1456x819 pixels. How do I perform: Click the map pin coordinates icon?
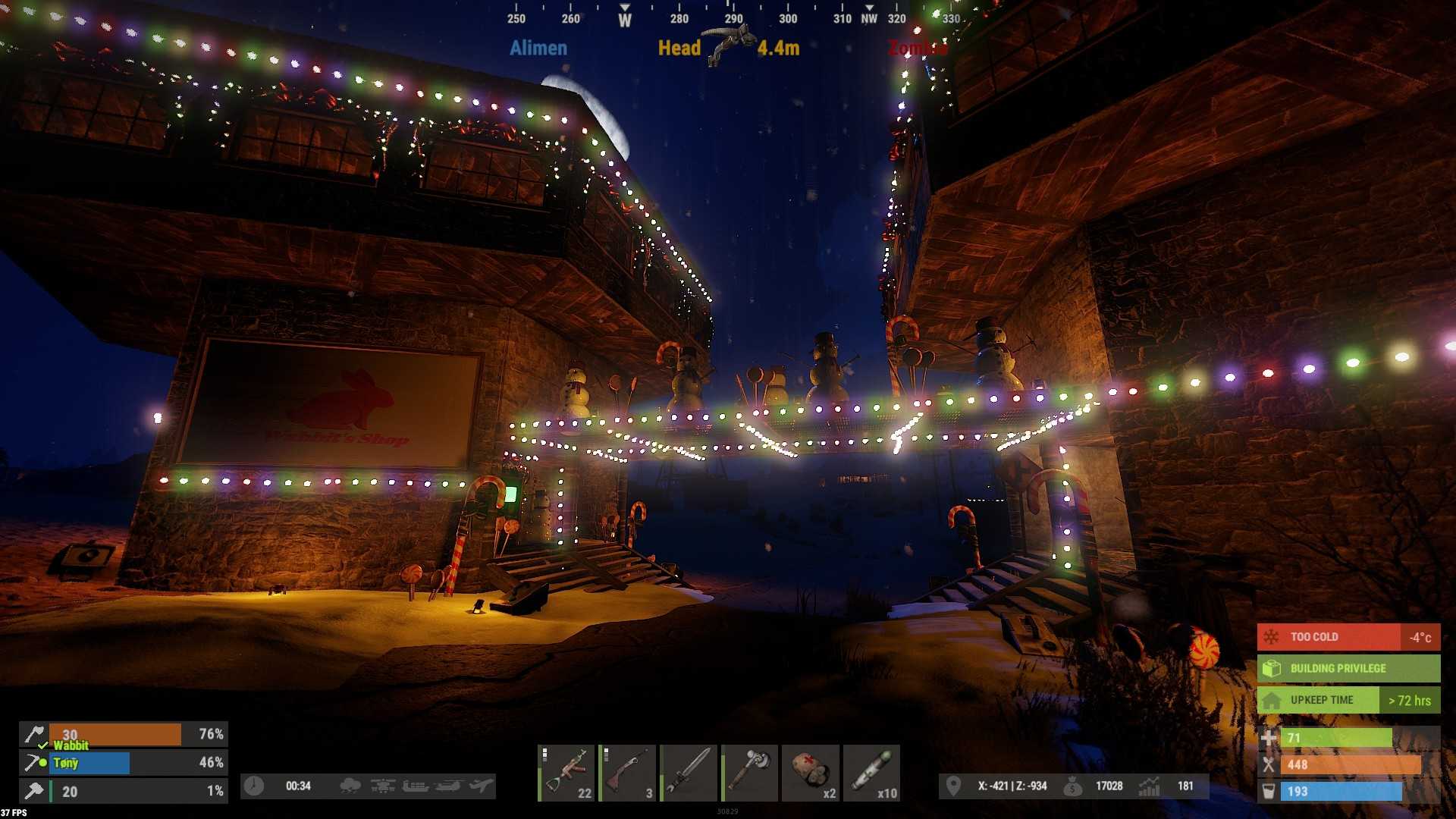click(953, 786)
